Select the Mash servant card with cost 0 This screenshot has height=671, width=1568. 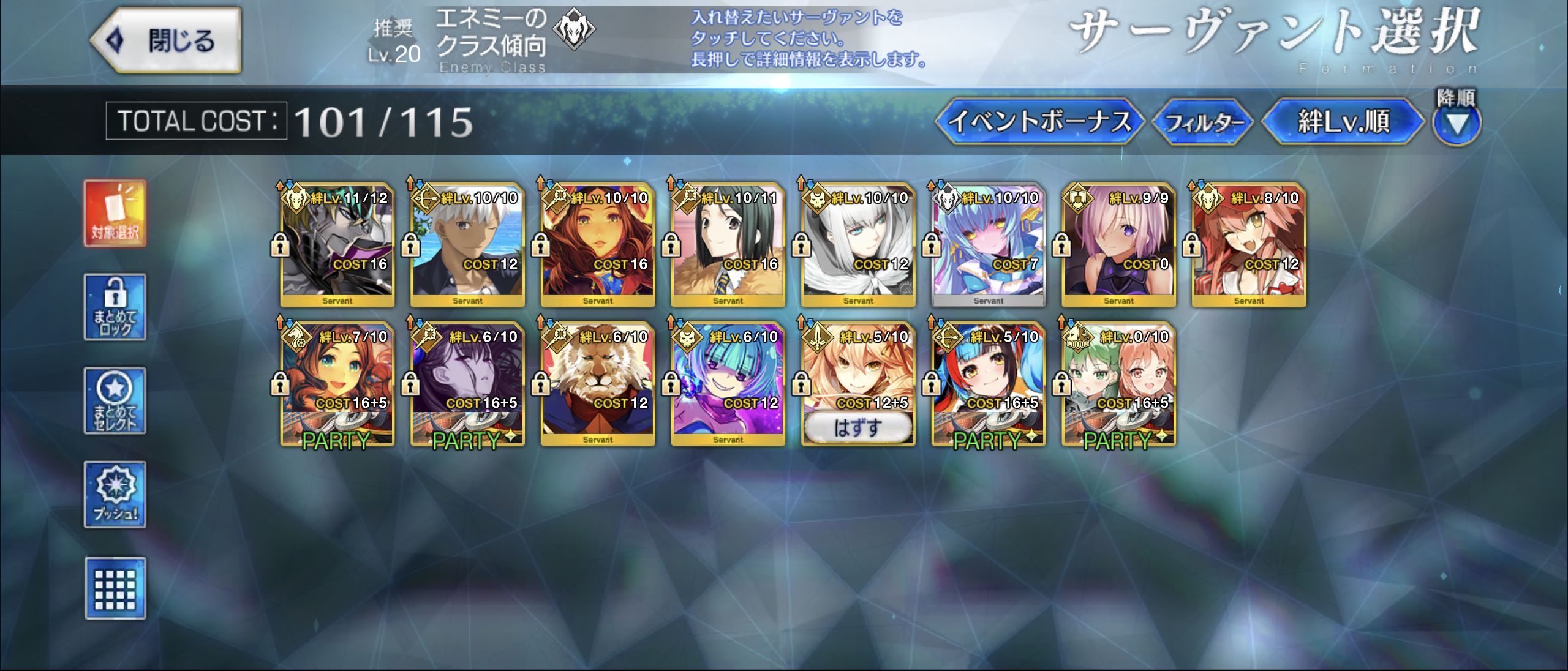pos(1118,245)
